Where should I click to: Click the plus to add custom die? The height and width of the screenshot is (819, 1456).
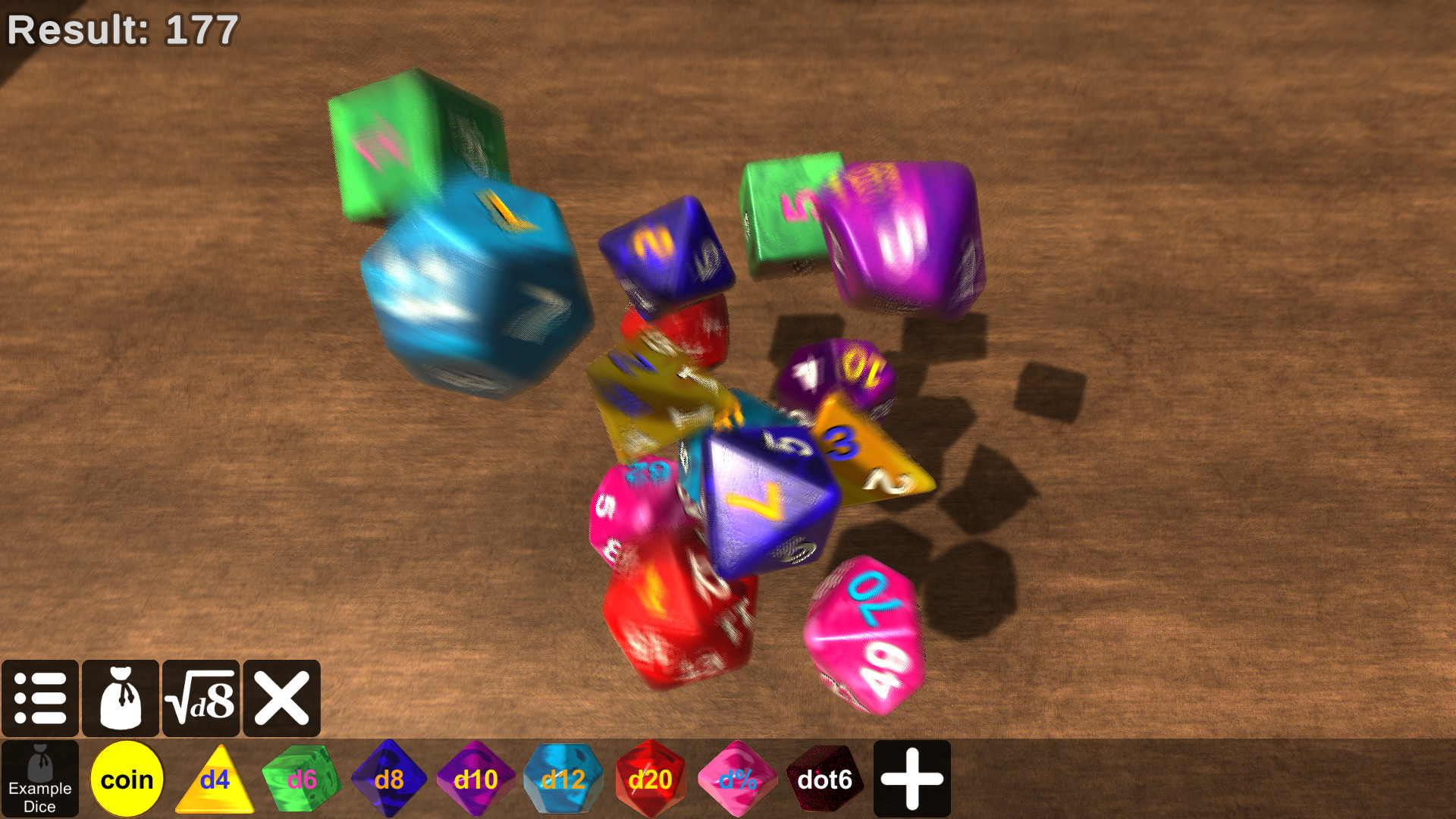coord(912,778)
